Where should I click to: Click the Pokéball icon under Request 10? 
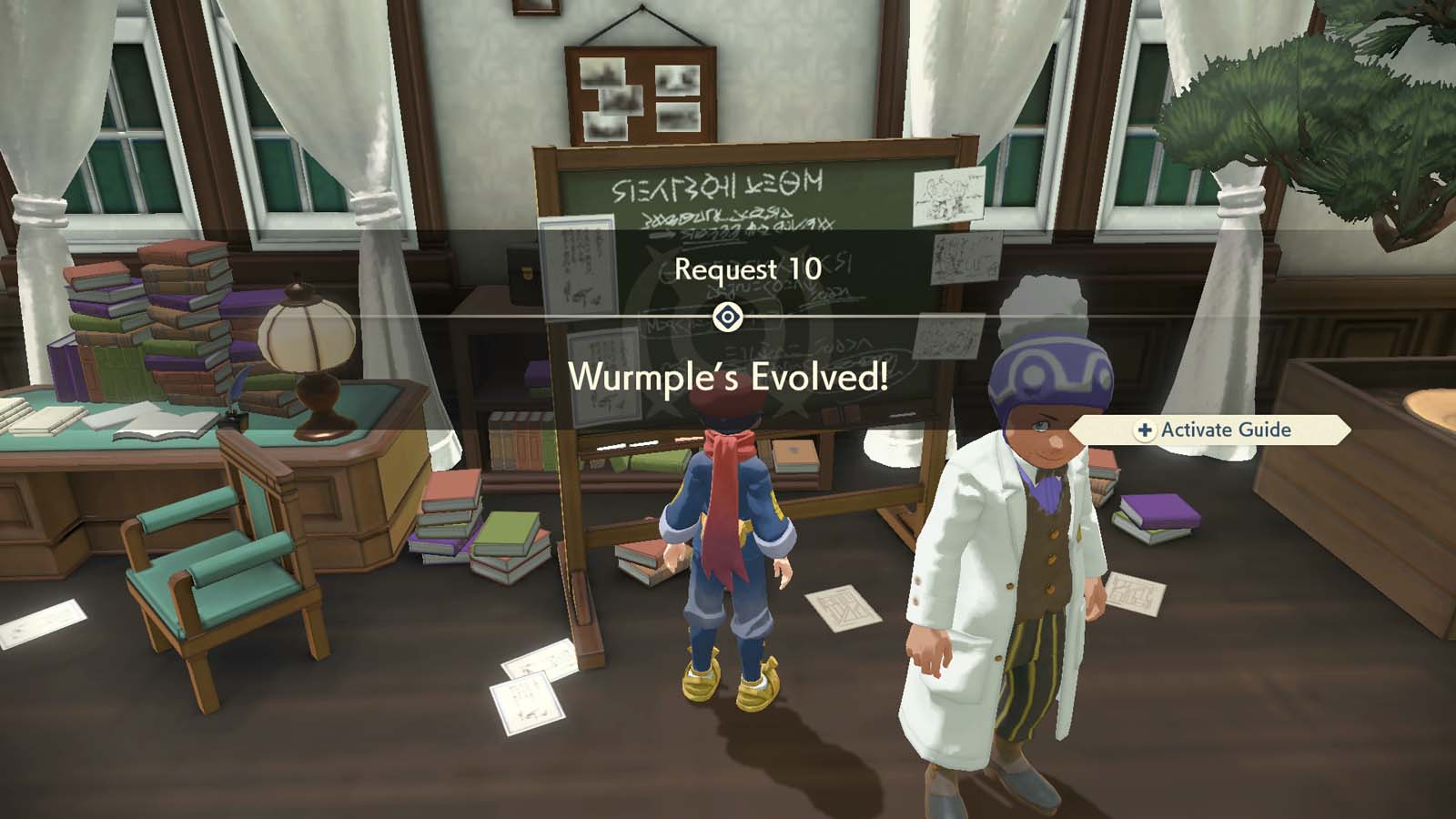[728, 318]
